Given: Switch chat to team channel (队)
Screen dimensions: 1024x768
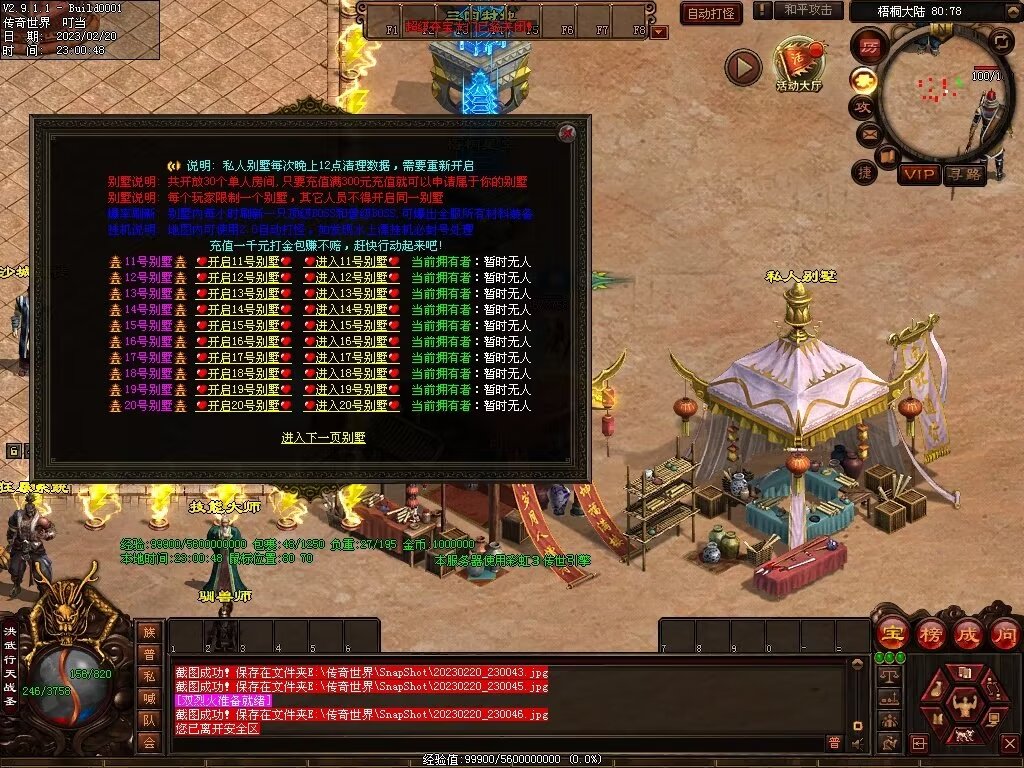Looking at the screenshot, I should coord(149,720).
